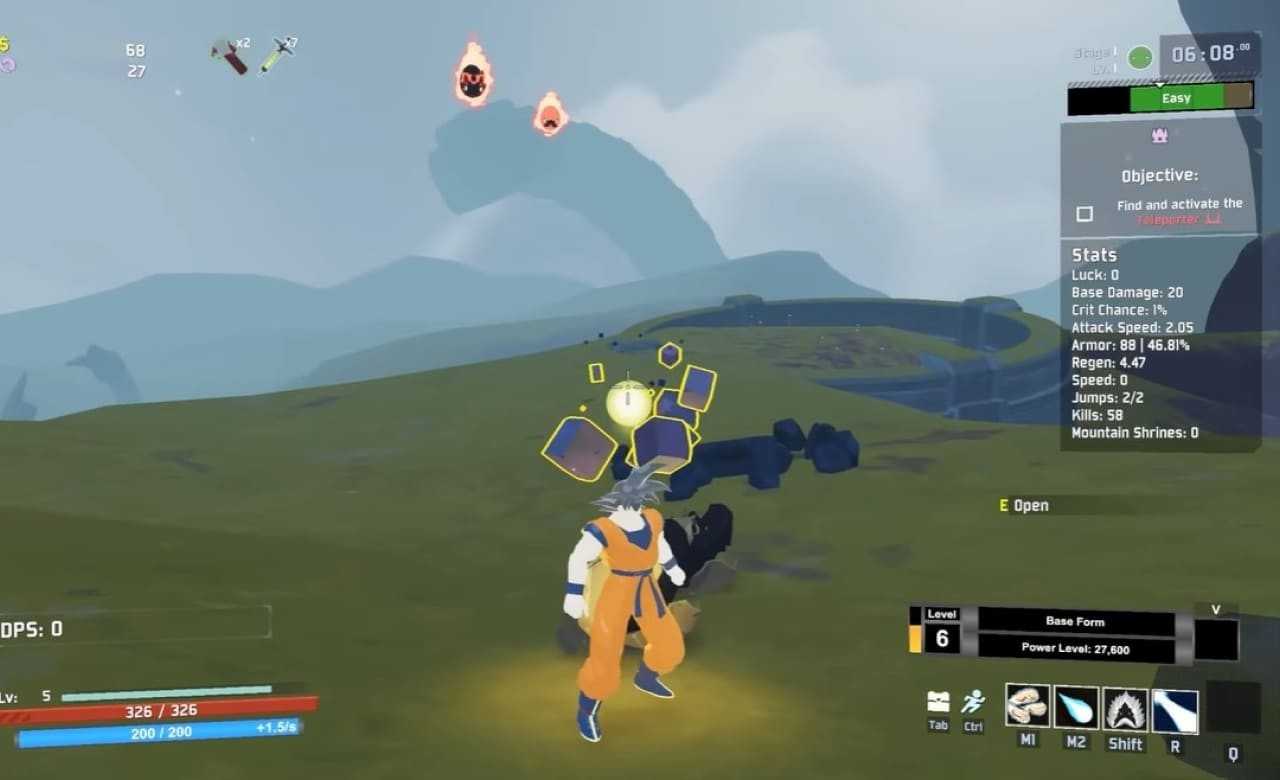Open the inventory chest icon

(x=938, y=701)
